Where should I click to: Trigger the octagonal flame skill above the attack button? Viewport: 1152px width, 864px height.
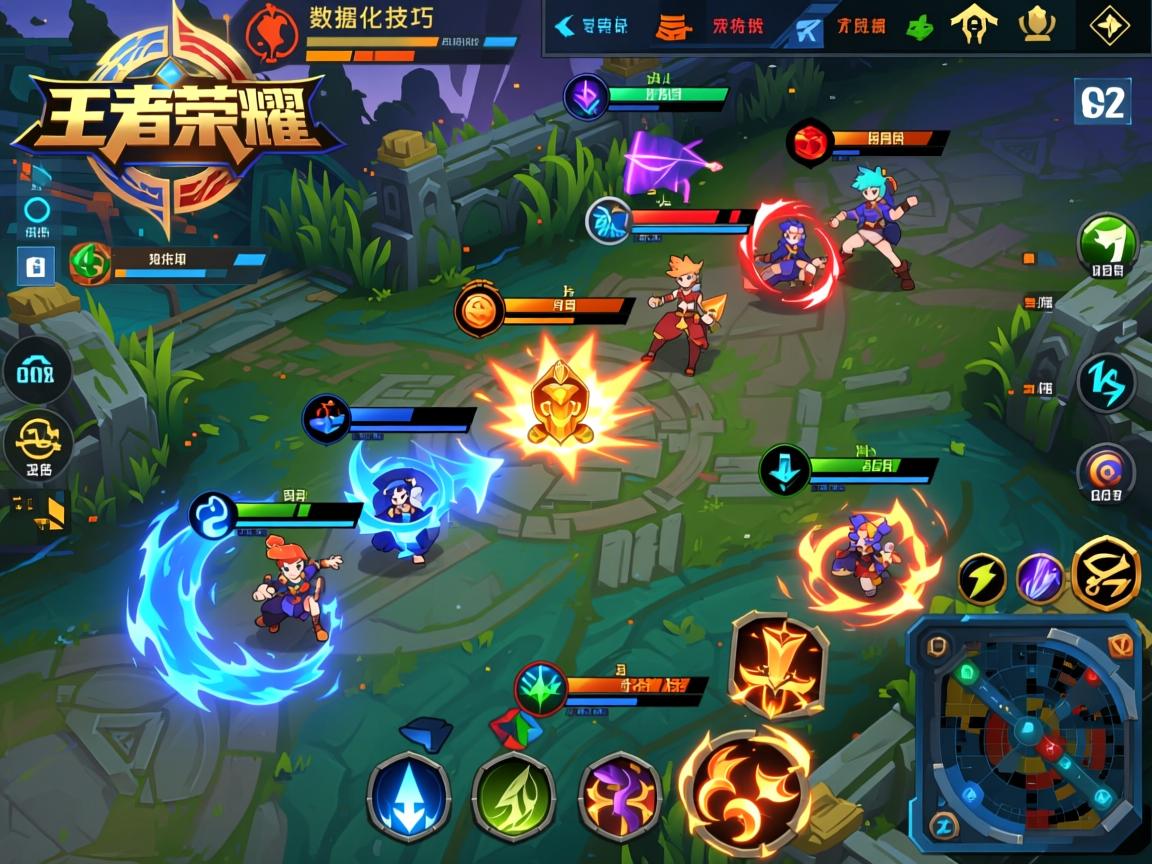point(778,663)
